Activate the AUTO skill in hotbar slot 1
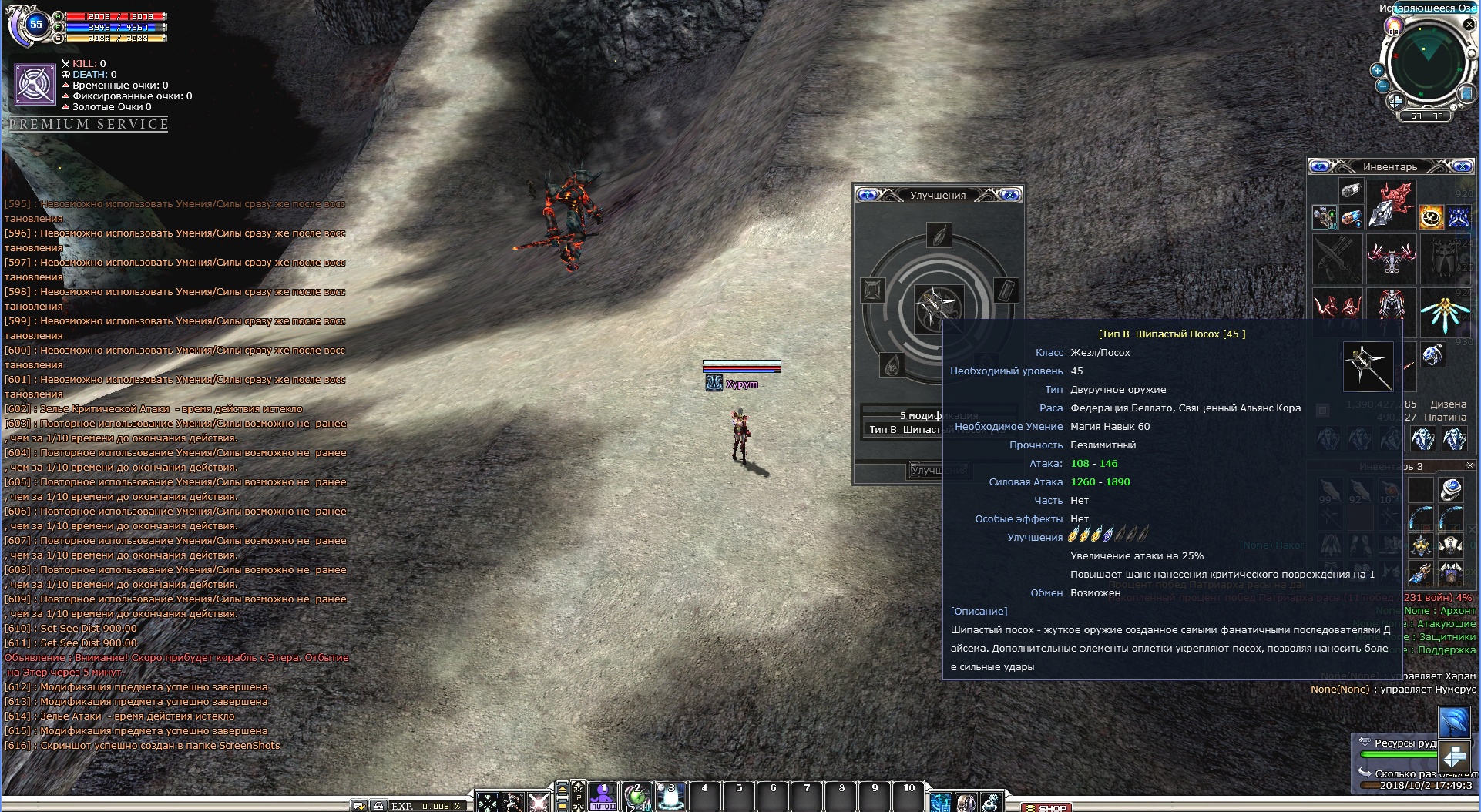1481x812 pixels. pyautogui.click(x=603, y=797)
